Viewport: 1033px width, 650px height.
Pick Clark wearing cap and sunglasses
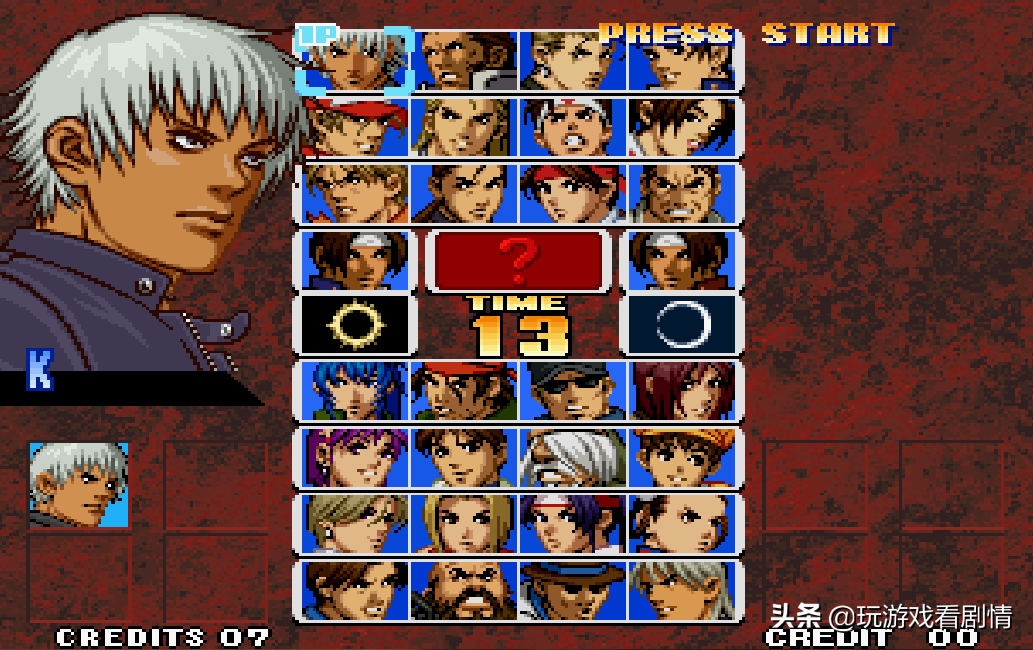click(x=573, y=391)
